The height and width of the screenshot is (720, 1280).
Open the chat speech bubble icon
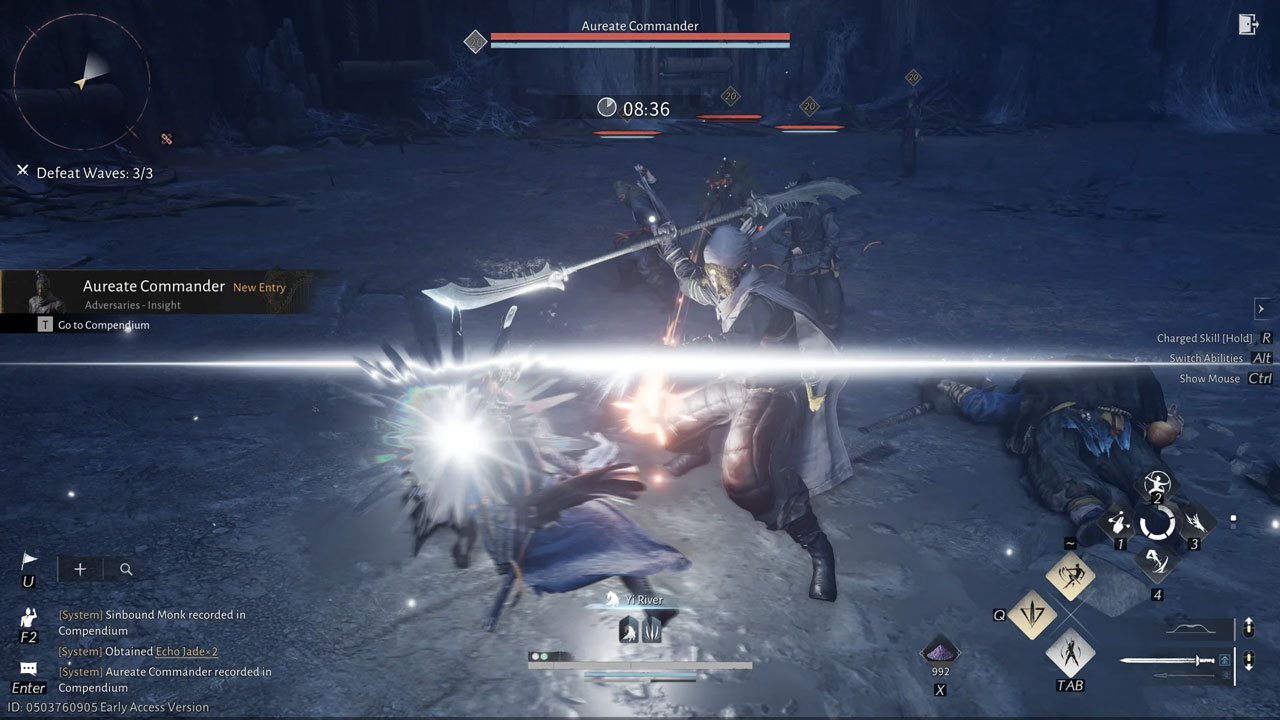coord(28,669)
